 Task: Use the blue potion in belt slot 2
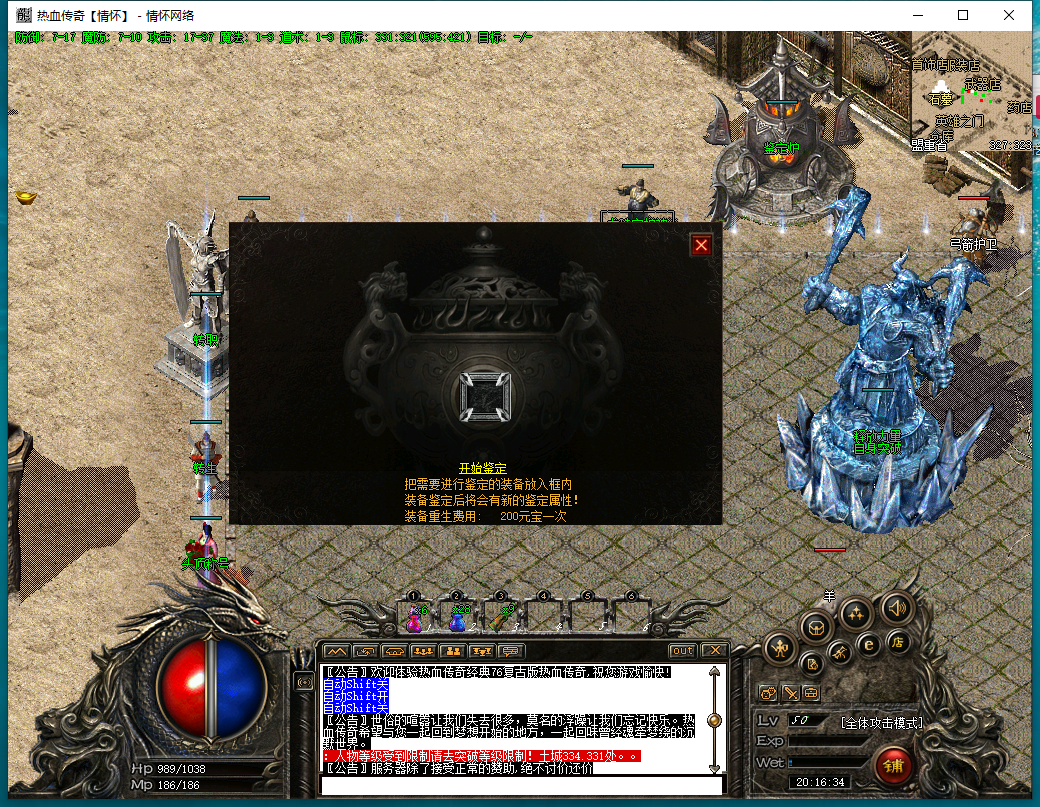pos(457,618)
